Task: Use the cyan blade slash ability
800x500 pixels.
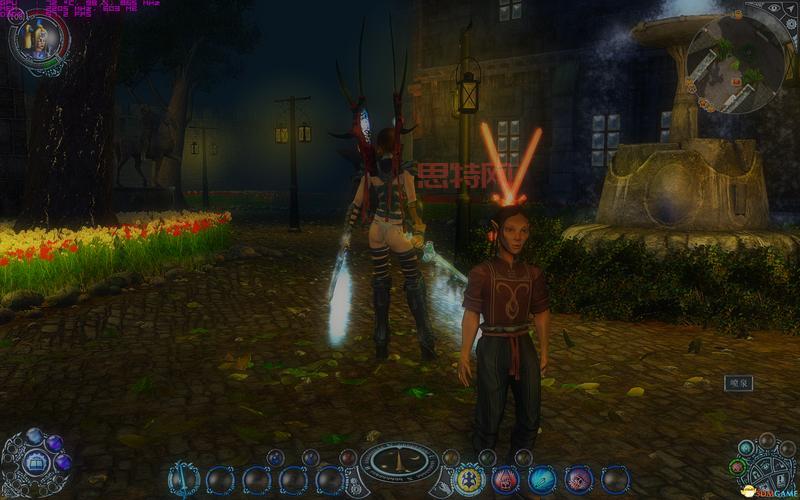Action: point(542,479)
